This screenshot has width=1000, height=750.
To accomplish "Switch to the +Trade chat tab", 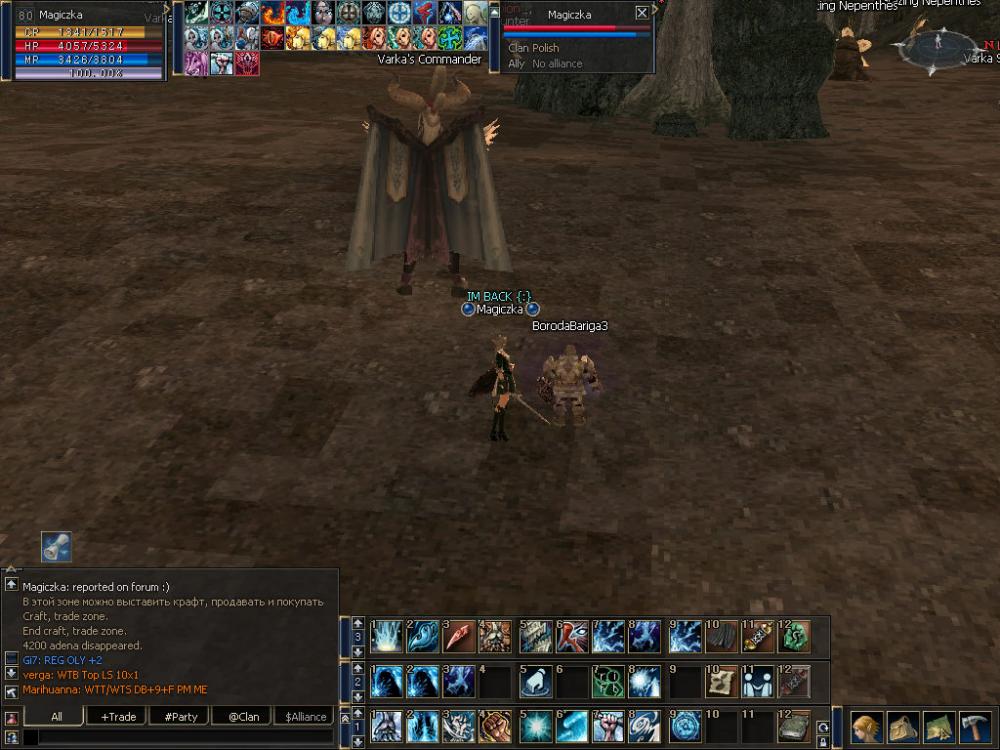I will coord(118,716).
